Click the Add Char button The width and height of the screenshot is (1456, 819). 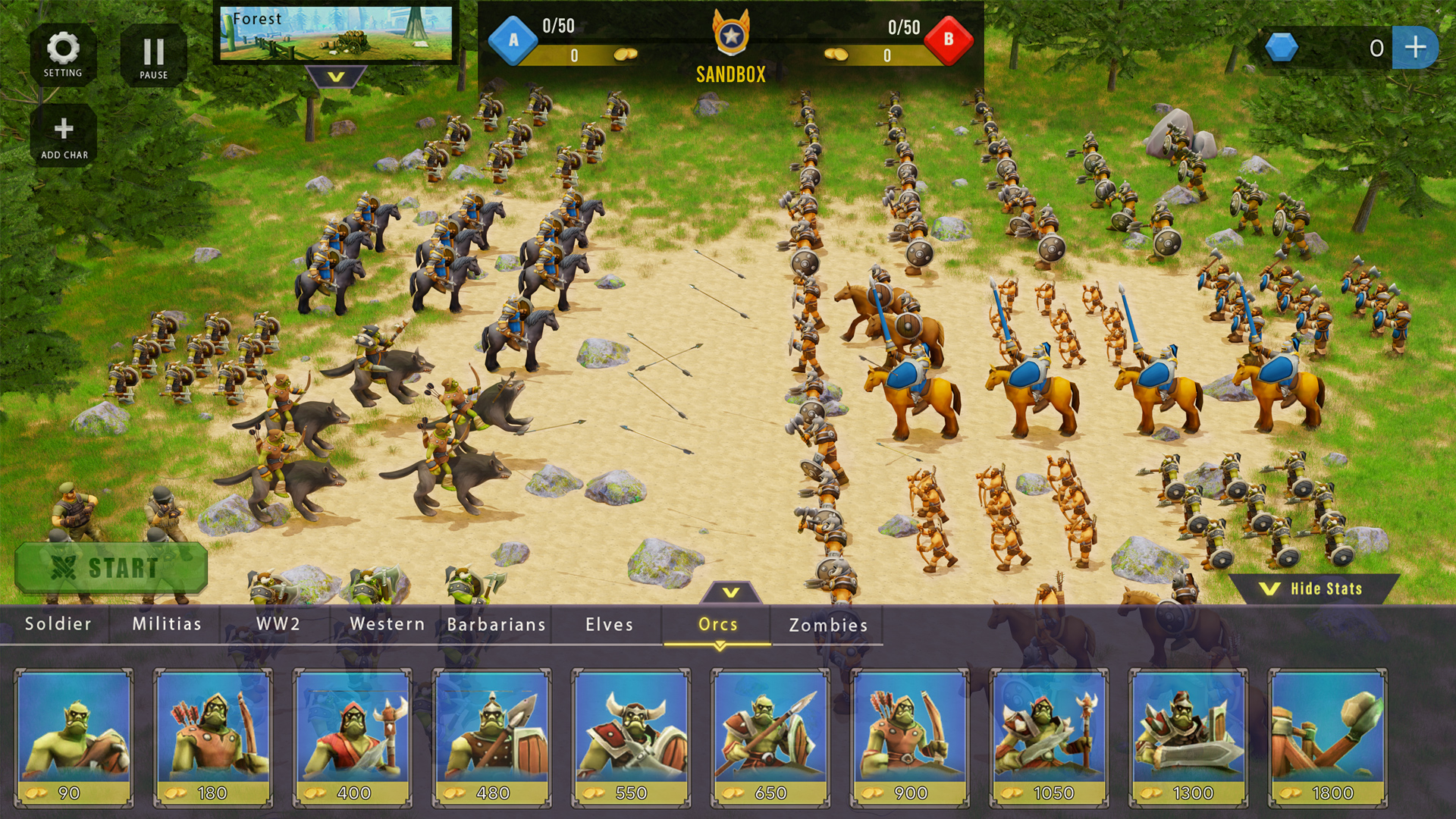pos(64,132)
